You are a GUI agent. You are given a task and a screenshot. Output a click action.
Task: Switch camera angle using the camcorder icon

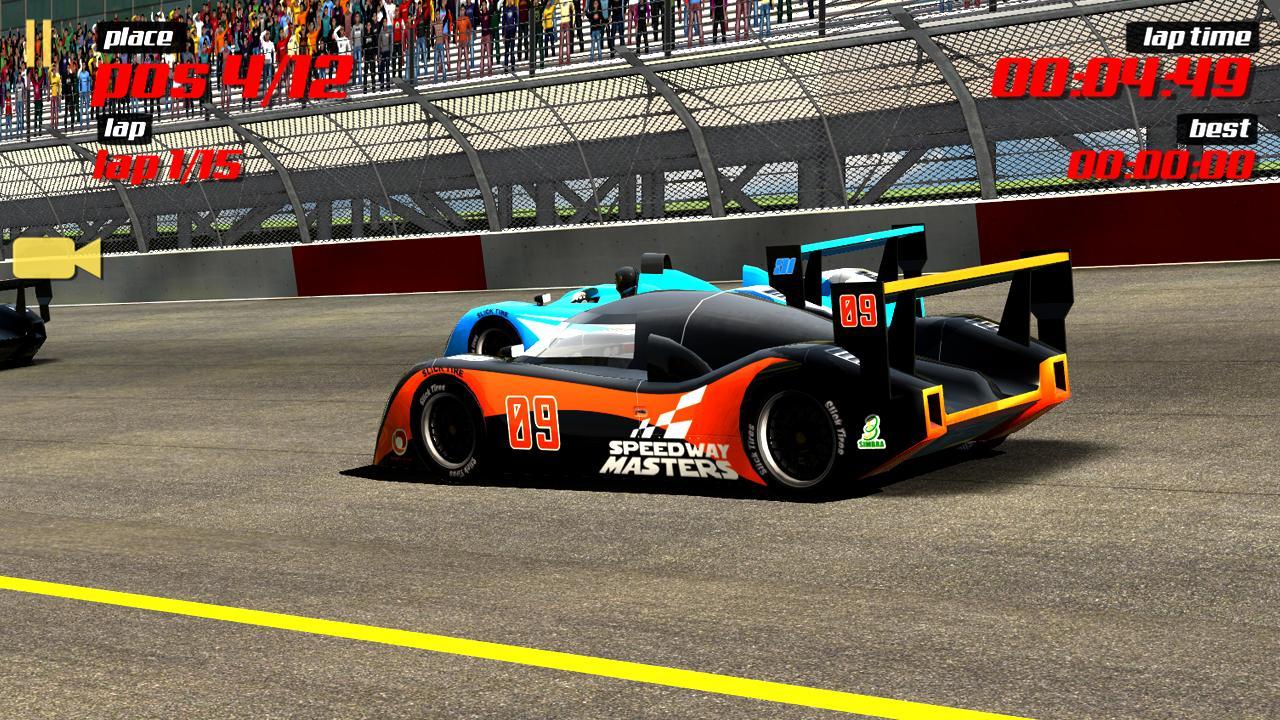[x=55, y=260]
